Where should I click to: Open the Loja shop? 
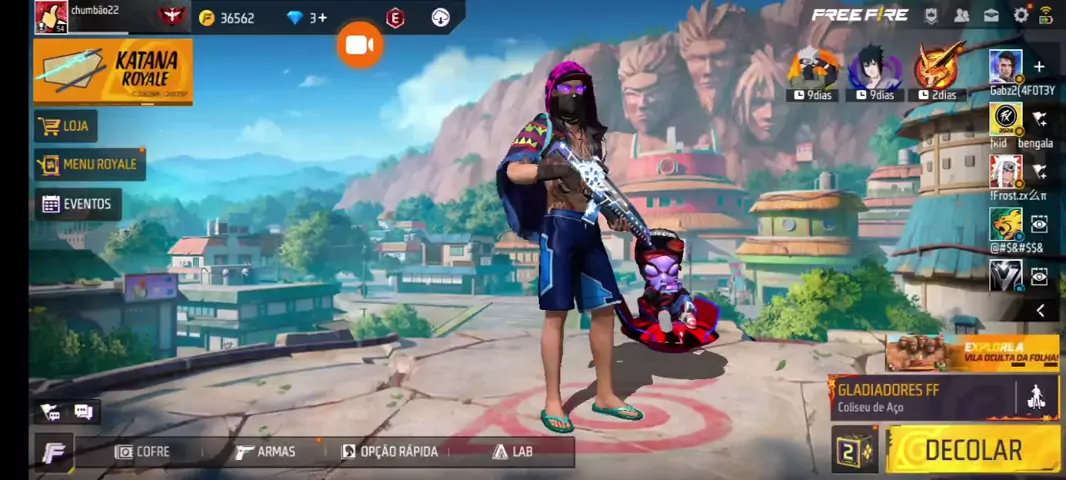pos(65,126)
